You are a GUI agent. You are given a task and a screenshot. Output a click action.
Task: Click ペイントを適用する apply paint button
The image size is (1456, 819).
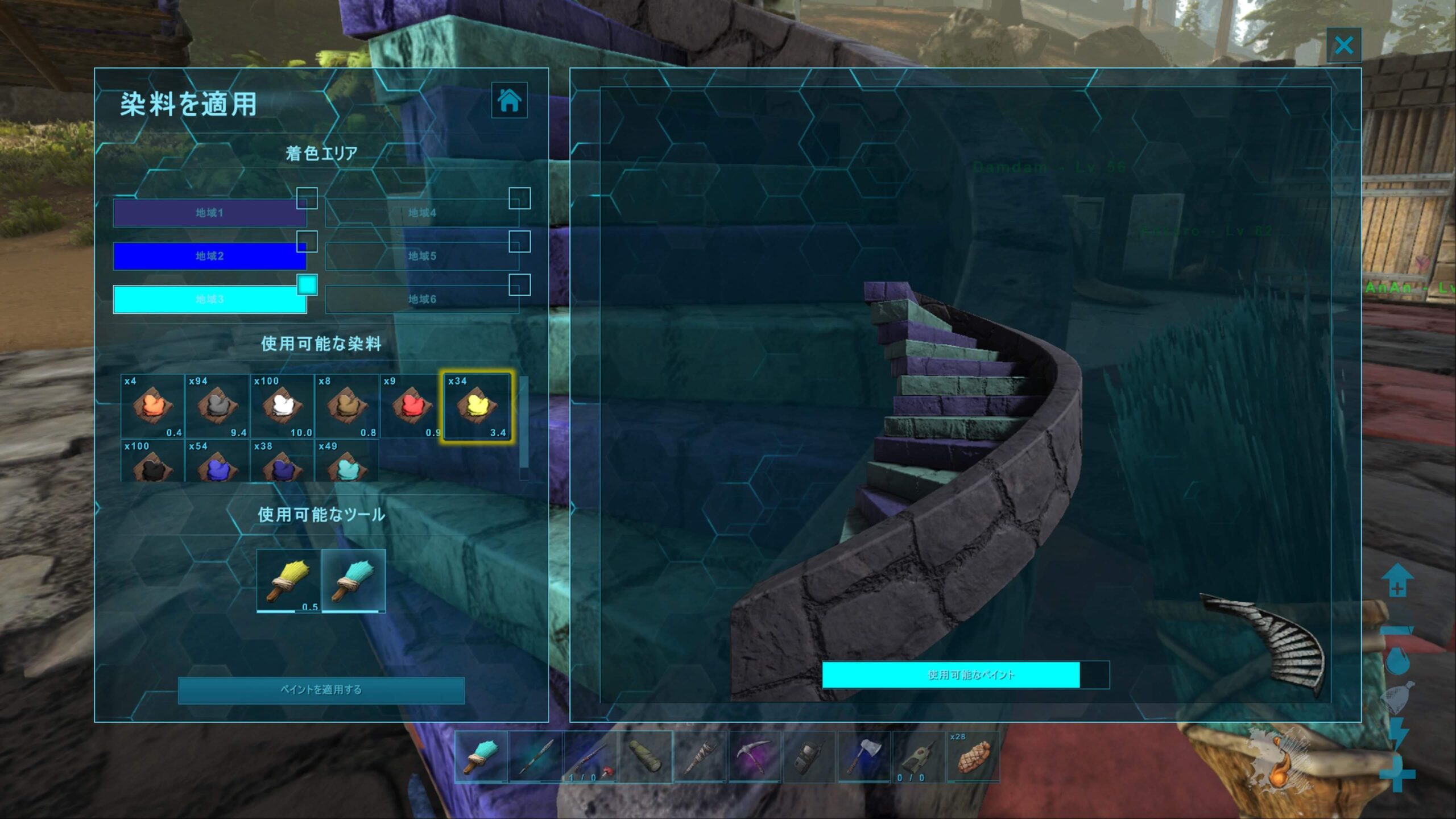pos(321,690)
